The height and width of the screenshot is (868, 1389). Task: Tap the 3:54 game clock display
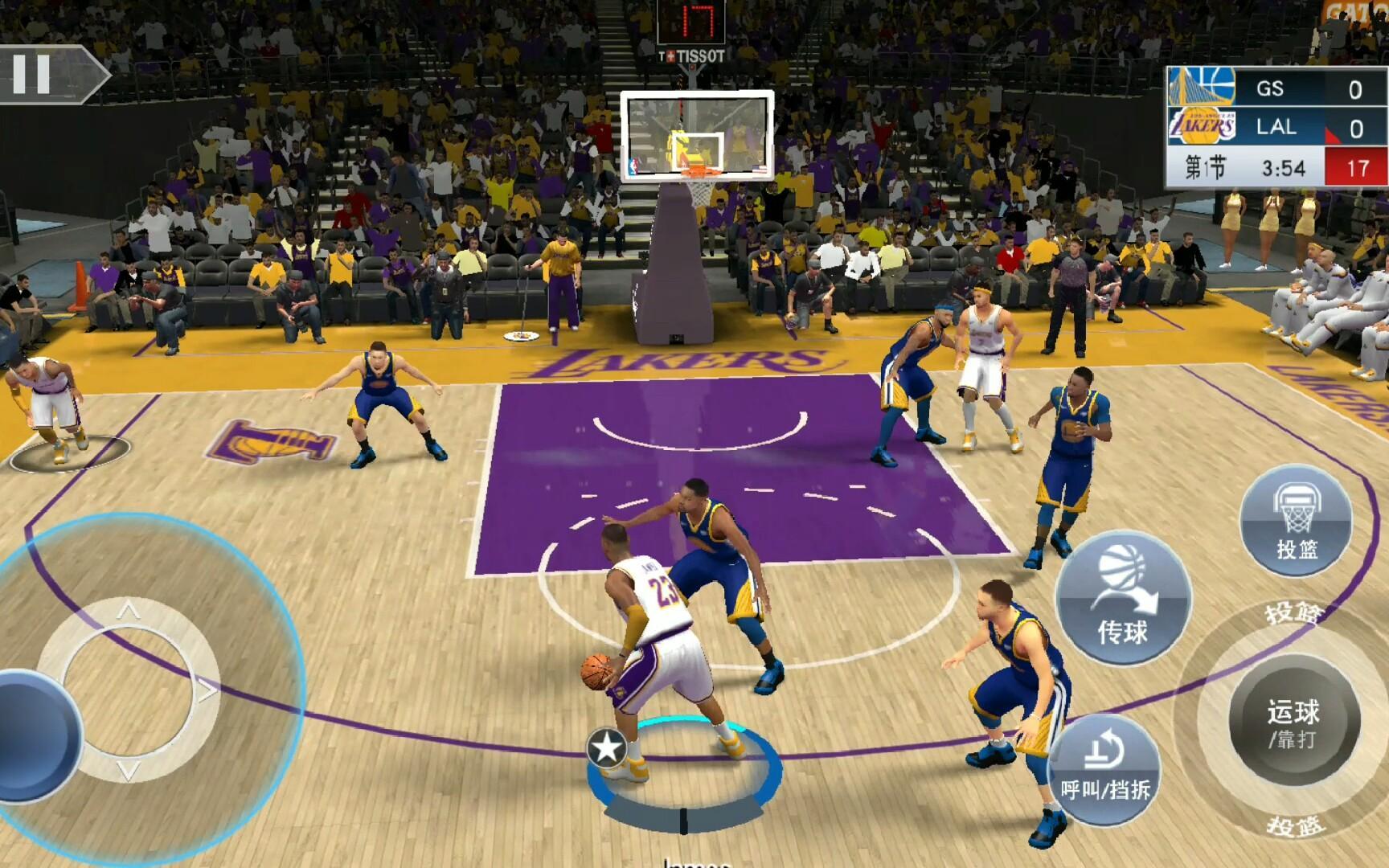click(1284, 166)
